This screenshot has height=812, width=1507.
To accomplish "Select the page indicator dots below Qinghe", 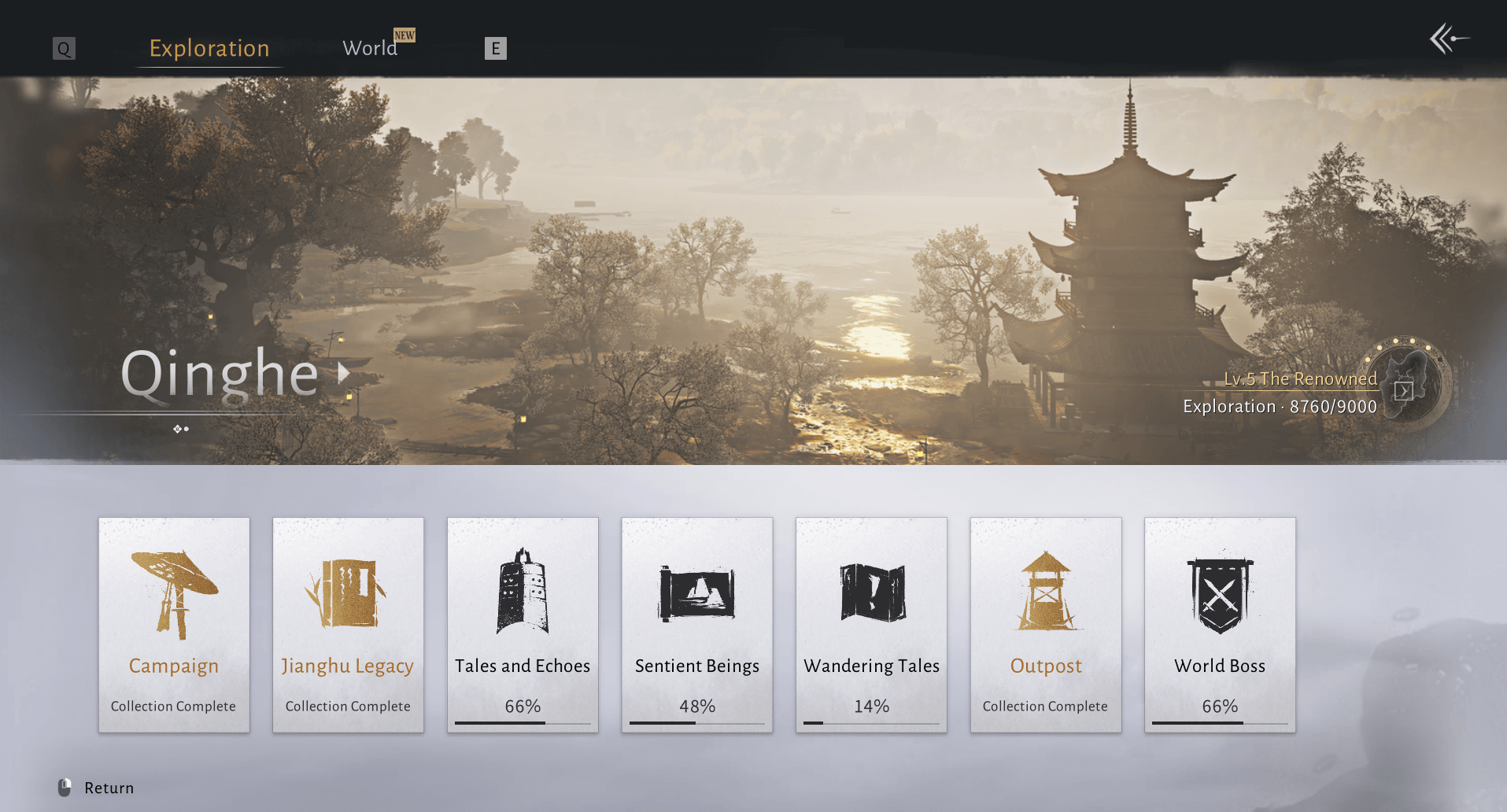I will (x=182, y=429).
